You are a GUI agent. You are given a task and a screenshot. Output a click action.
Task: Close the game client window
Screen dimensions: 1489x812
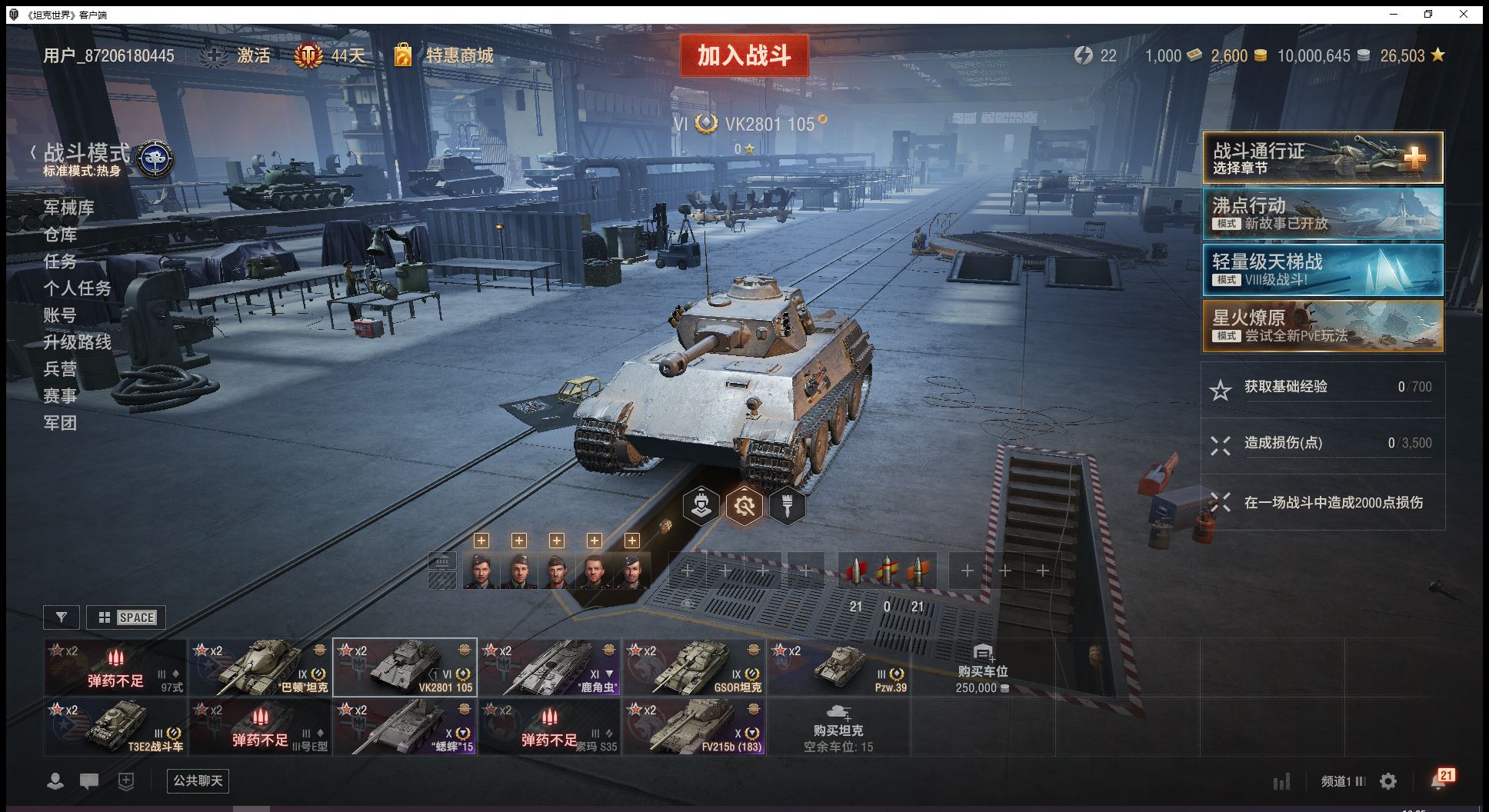pos(1464,14)
